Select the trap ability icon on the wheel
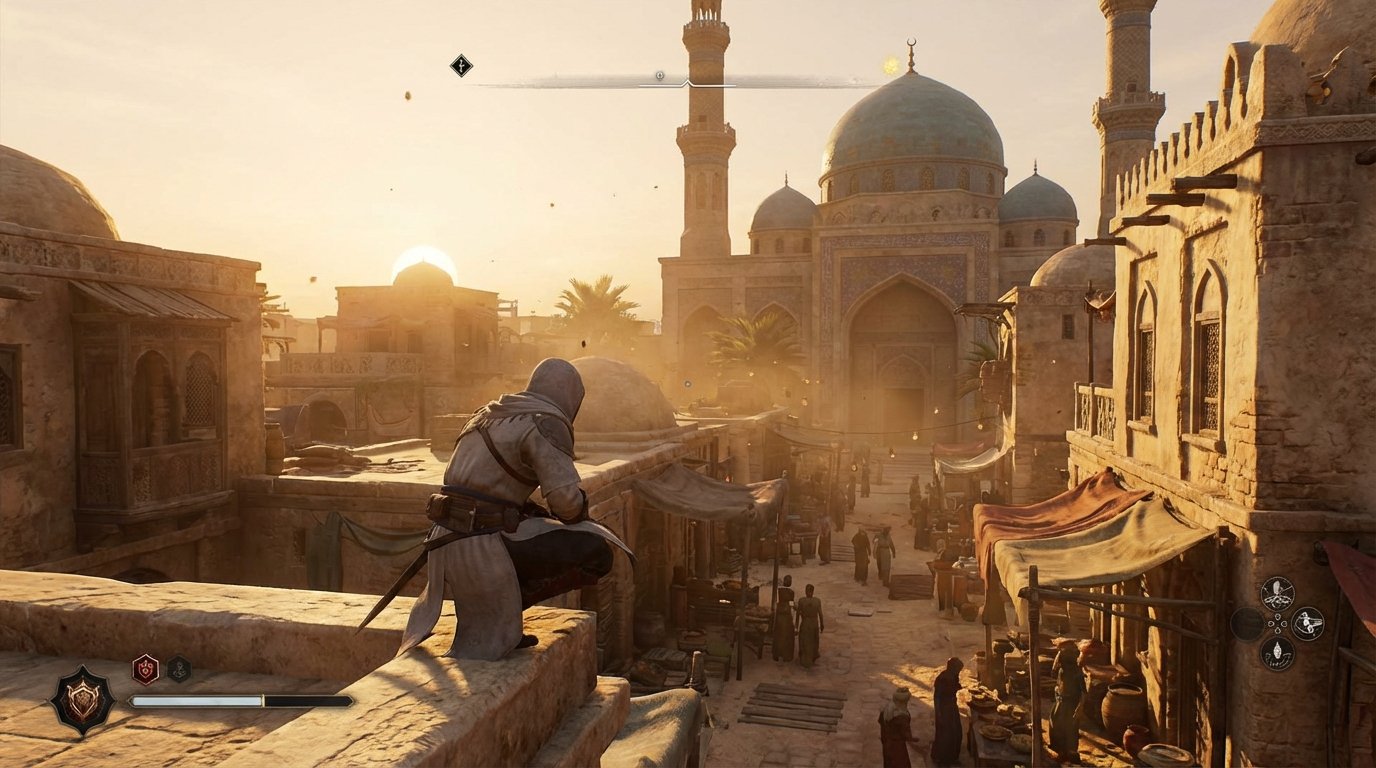 [1306, 622]
